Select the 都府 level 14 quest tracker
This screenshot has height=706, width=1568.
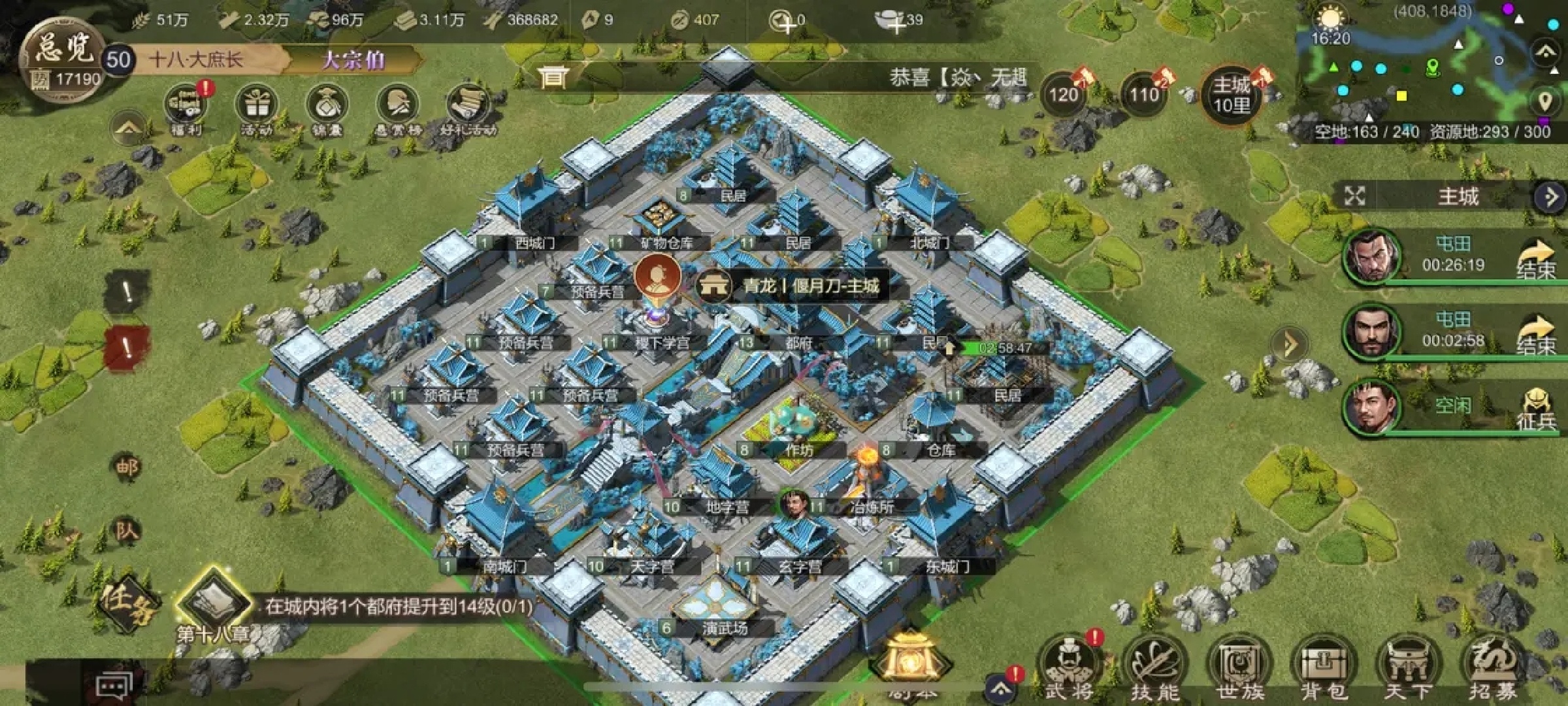pos(399,607)
